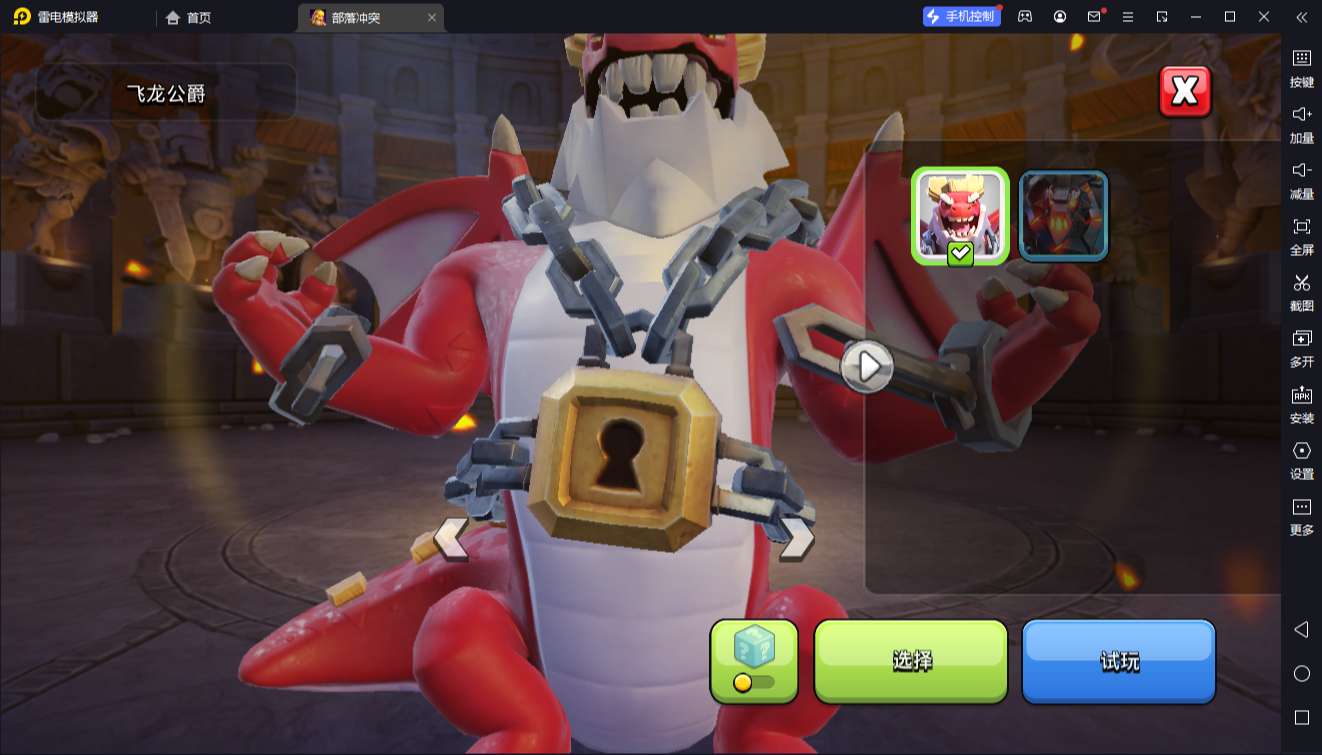Choose the dark armored dragon skin thumbnail
Image resolution: width=1322 pixels, height=755 pixels.
point(1063,215)
